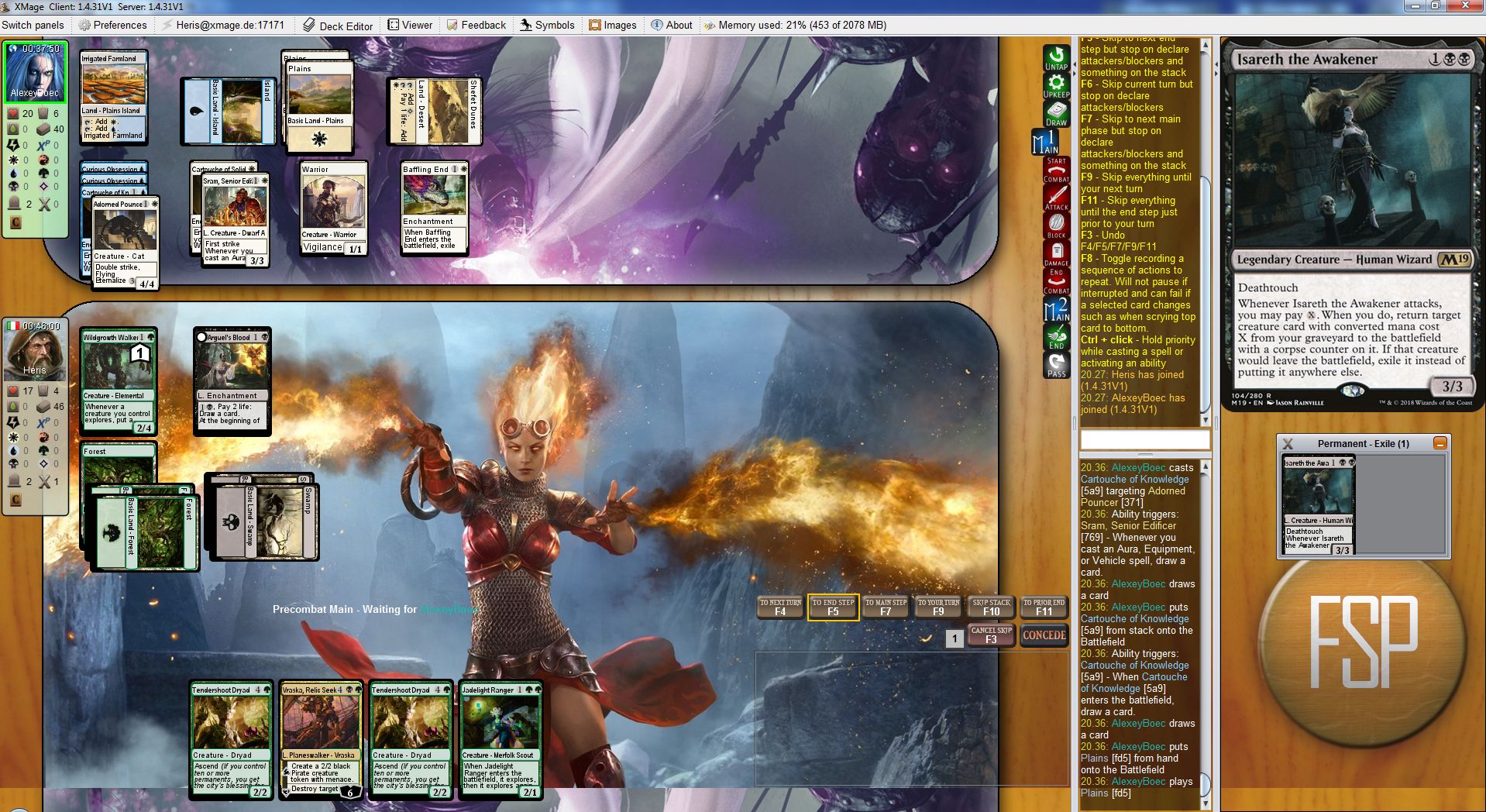
Task: Show the About window
Action: coord(671,25)
